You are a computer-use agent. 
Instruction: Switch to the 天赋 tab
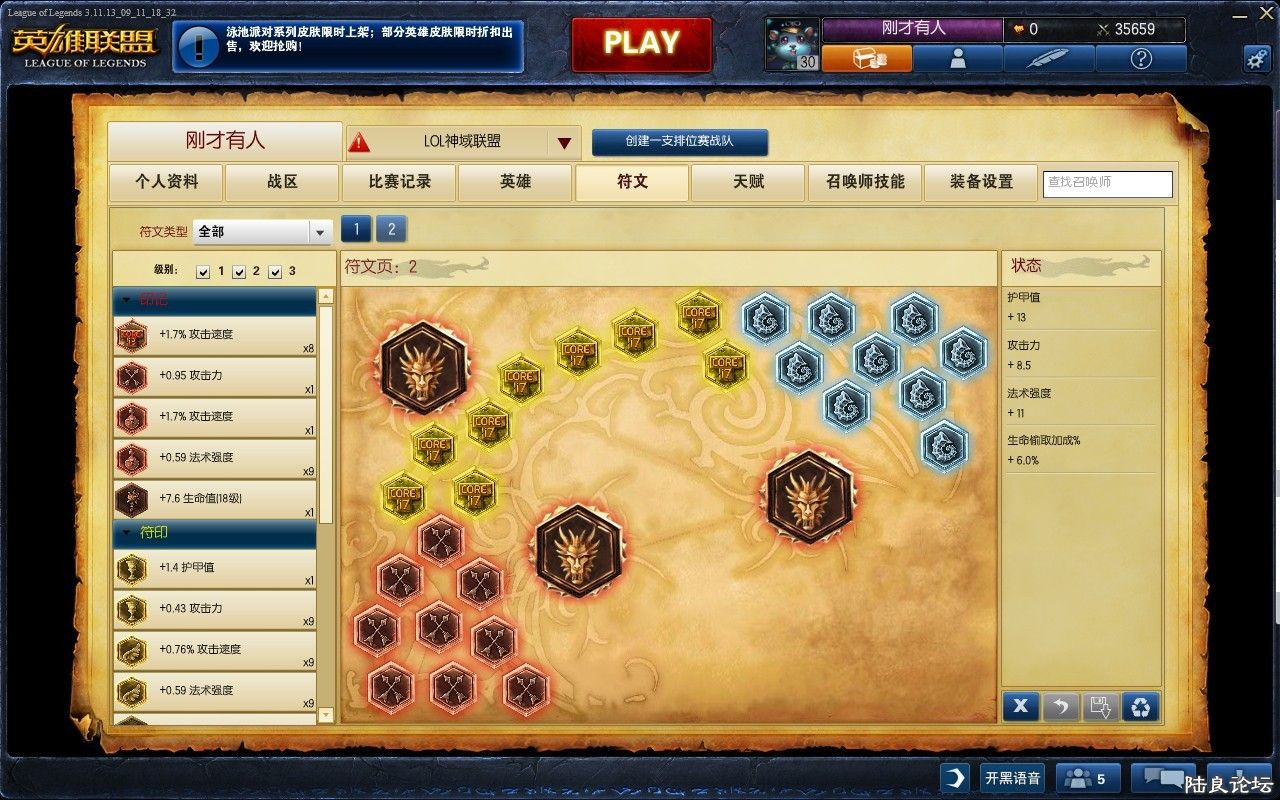click(748, 183)
